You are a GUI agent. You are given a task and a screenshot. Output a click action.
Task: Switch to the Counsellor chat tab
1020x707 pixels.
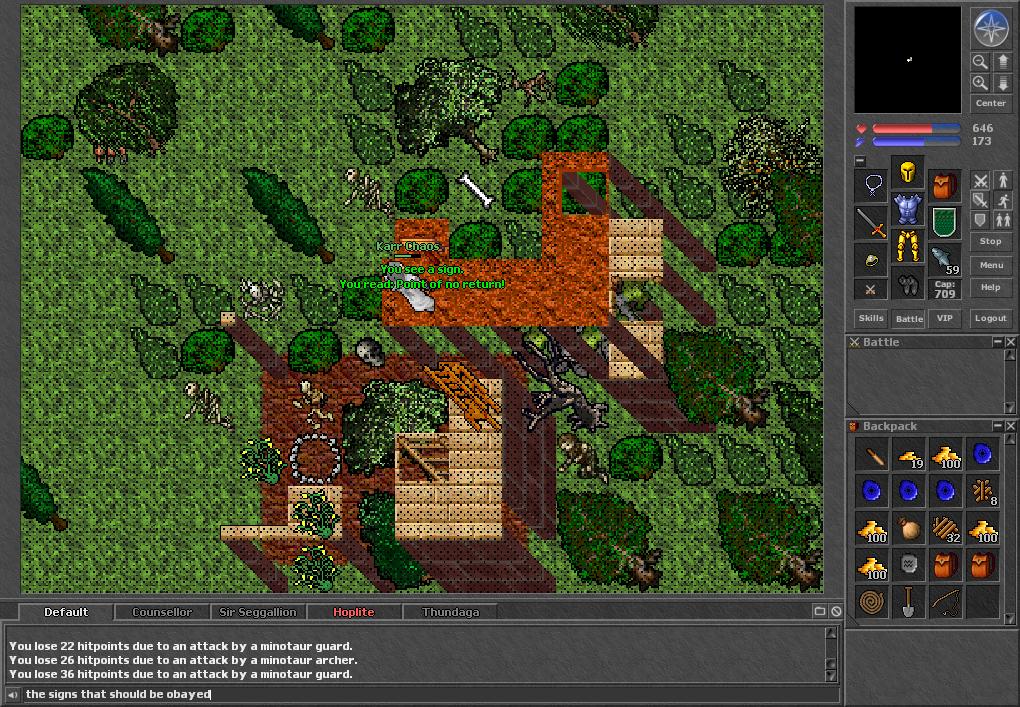[x=162, y=612]
